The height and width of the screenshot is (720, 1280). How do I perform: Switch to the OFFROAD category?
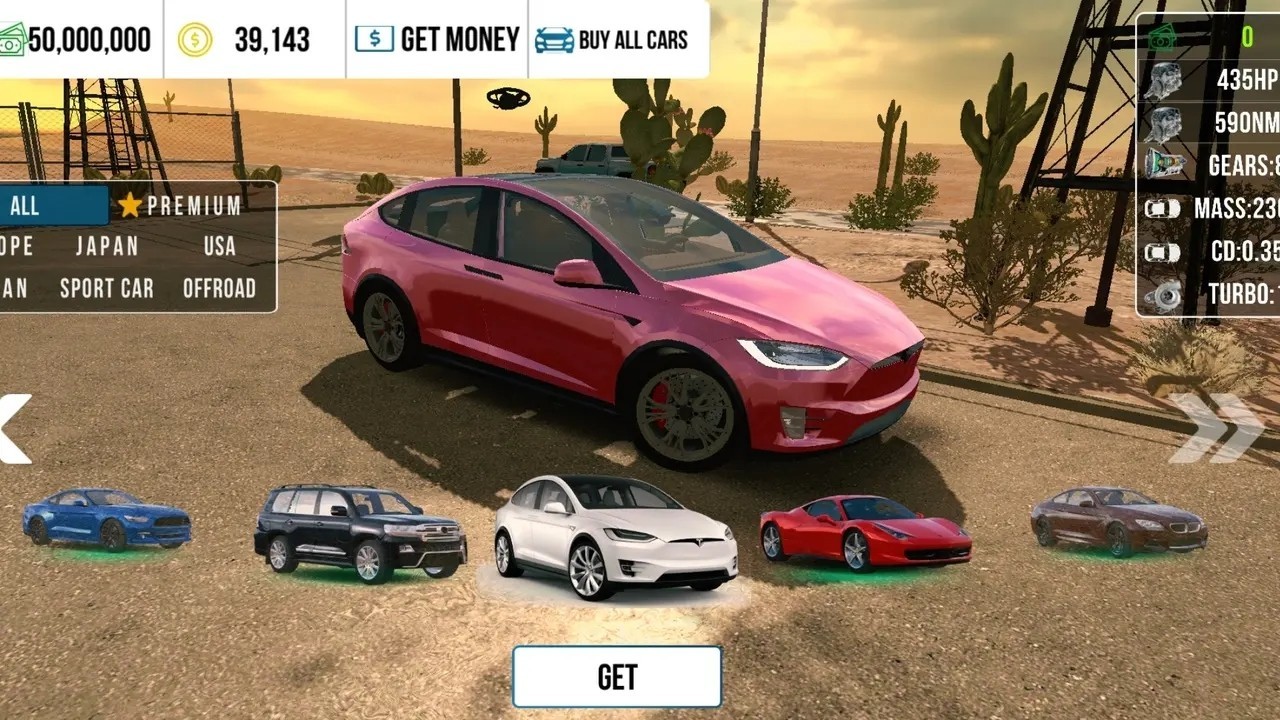pos(219,289)
